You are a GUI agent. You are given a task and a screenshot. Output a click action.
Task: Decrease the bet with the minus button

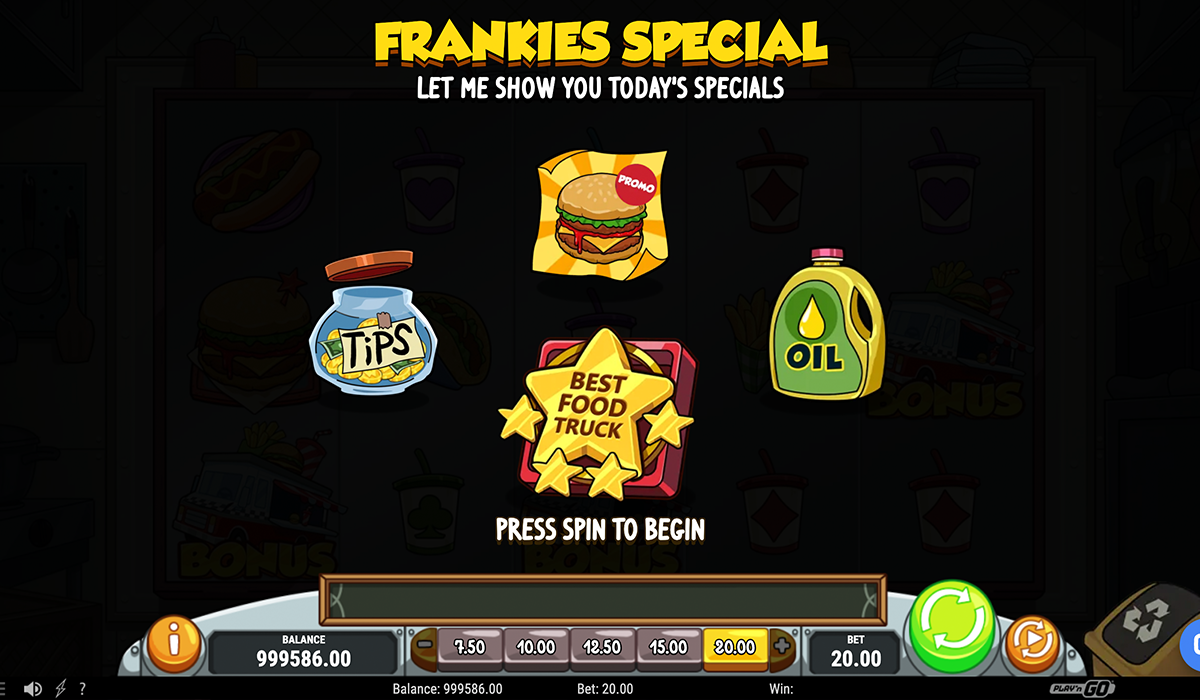(423, 646)
